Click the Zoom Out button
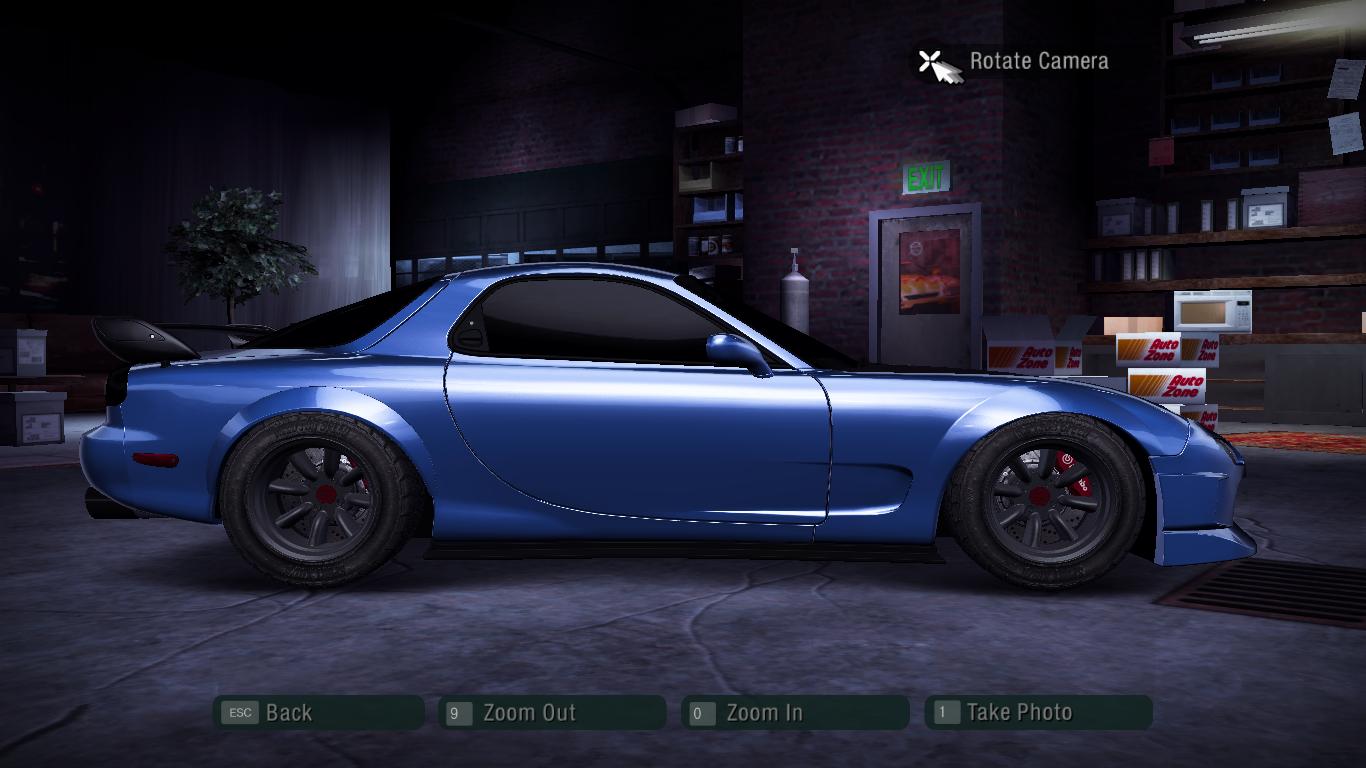This screenshot has width=1366, height=768. click(551, 713)
